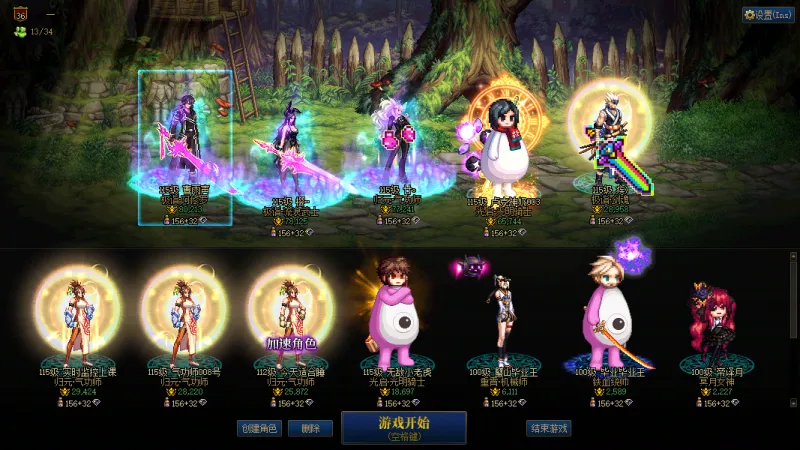Screen dimensions: 800x450
Task: Click the 游戏开始 start game button
Action: [x=403, y=427]
